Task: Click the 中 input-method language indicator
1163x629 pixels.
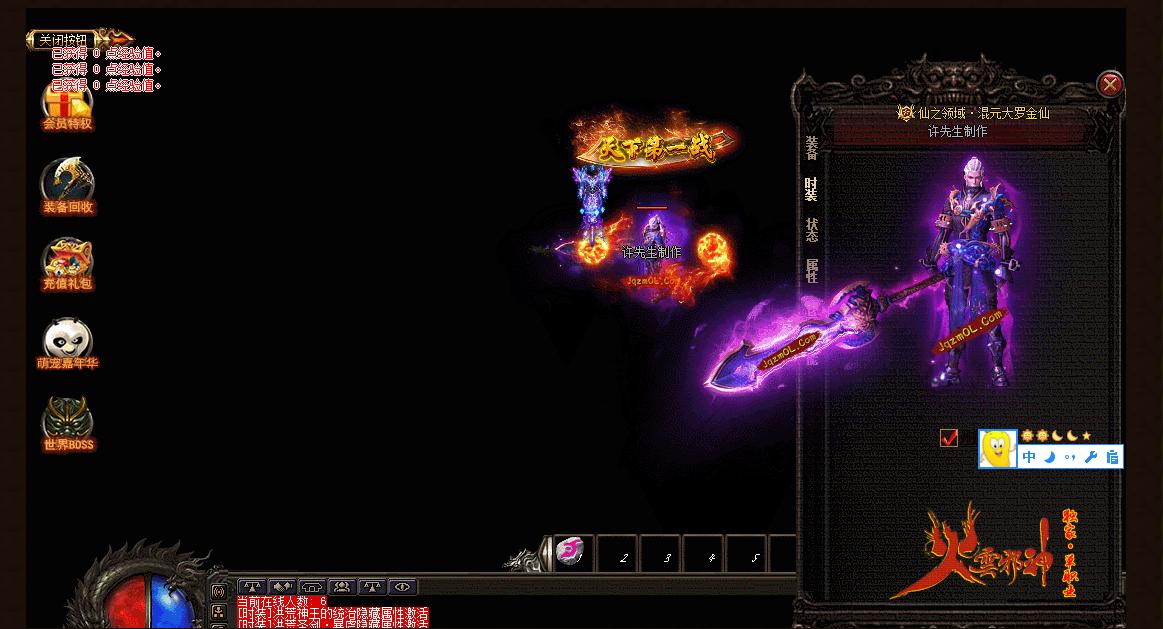Action: click(1029, 457)
